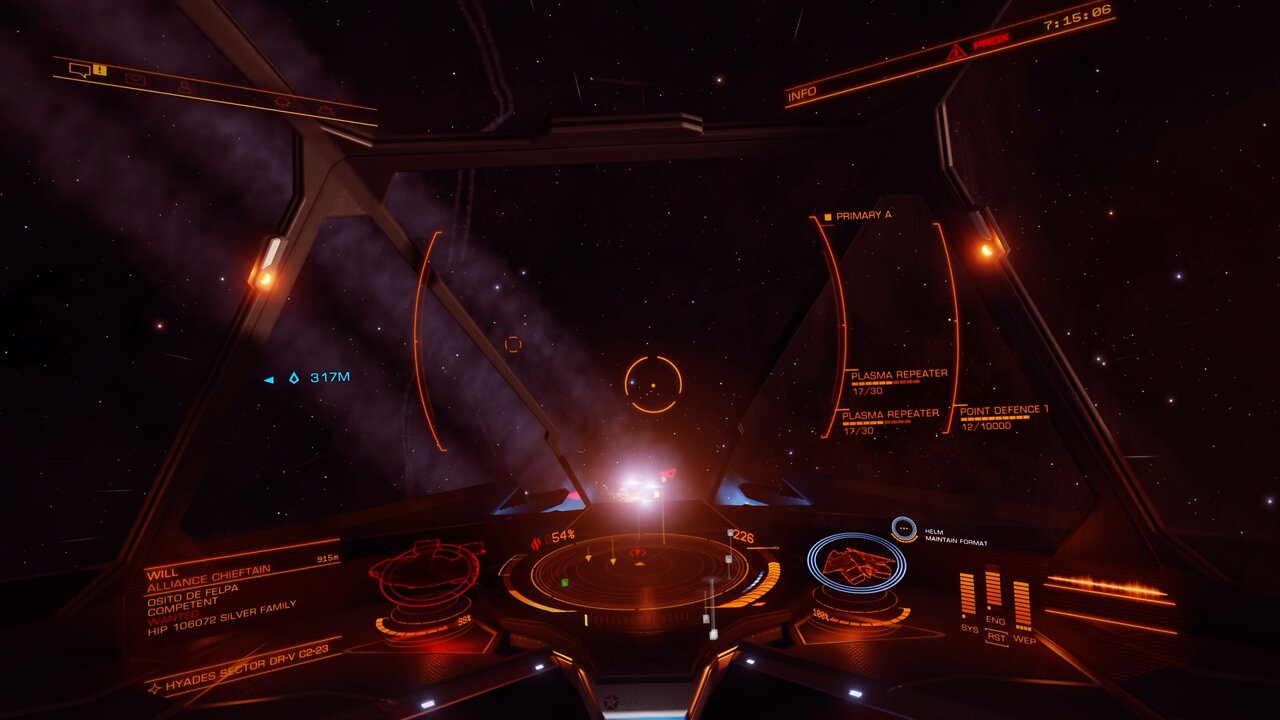The width and height of the screenshot is (1280, 720).
Task: Click the red warning triangle alert
Action: pyautogui.click(x=957, y=51)
